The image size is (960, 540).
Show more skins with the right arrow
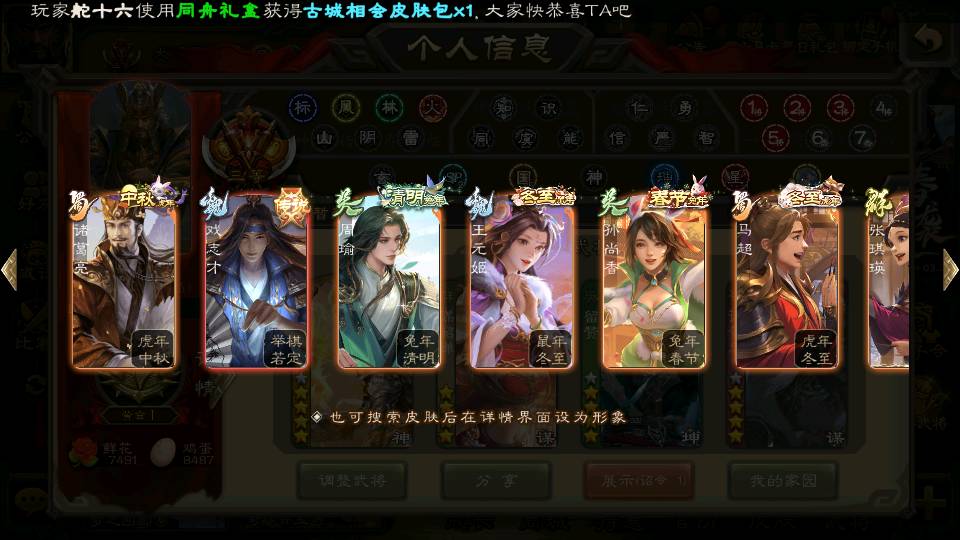(x=950, y=270)
